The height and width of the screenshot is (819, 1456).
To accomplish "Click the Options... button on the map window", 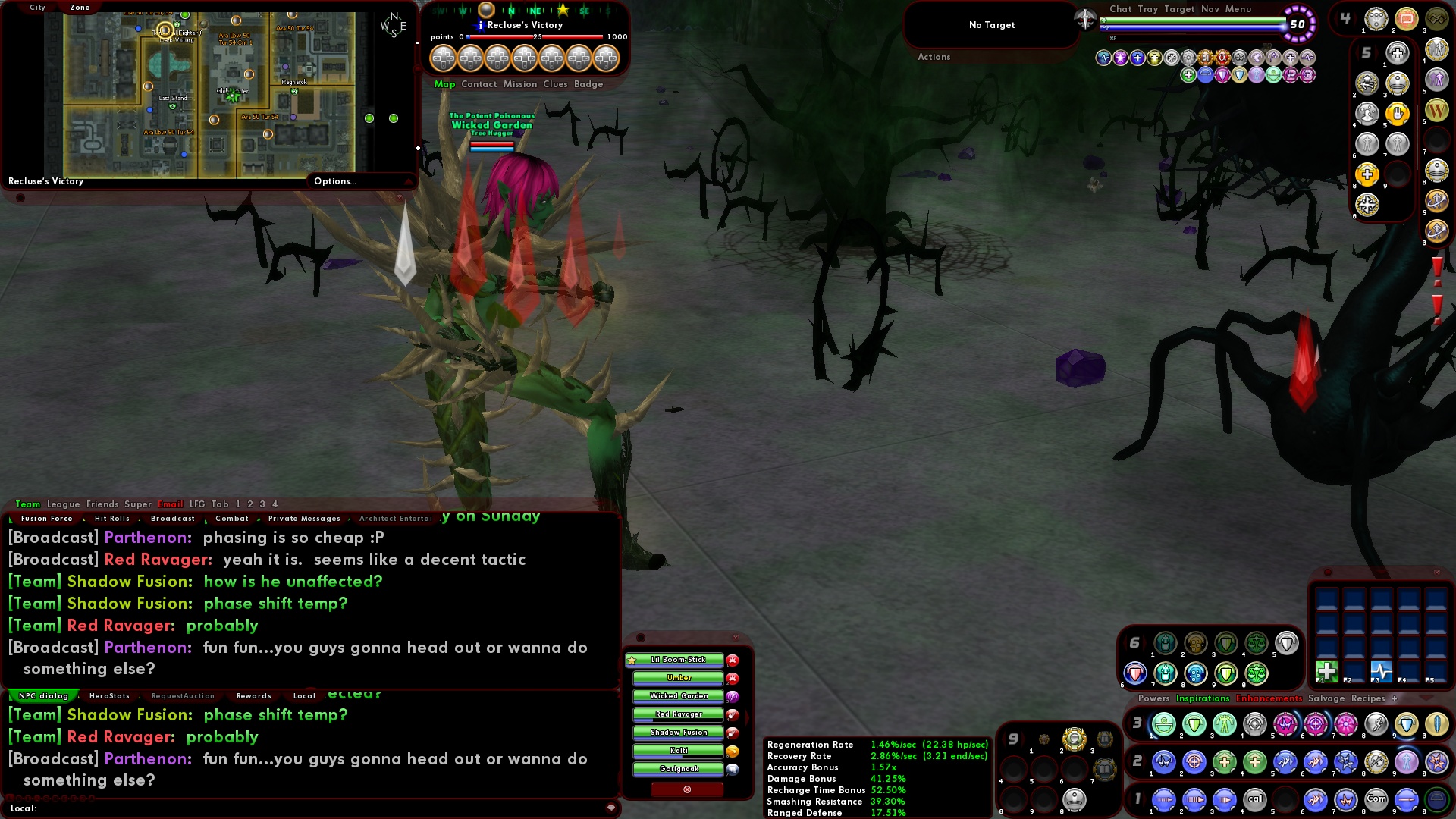I will (334, 181).
